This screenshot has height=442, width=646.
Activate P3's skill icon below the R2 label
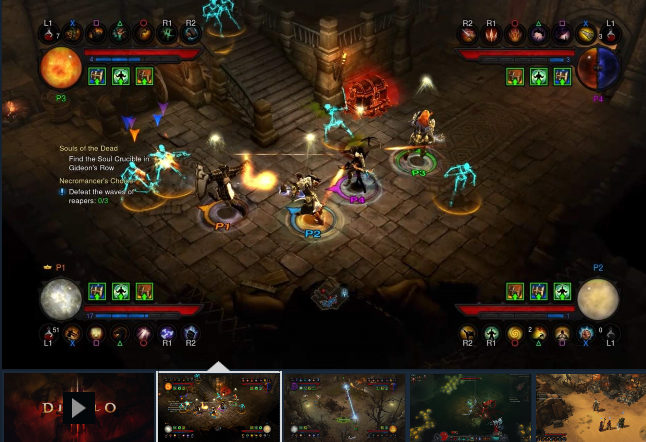coord(190,36)
